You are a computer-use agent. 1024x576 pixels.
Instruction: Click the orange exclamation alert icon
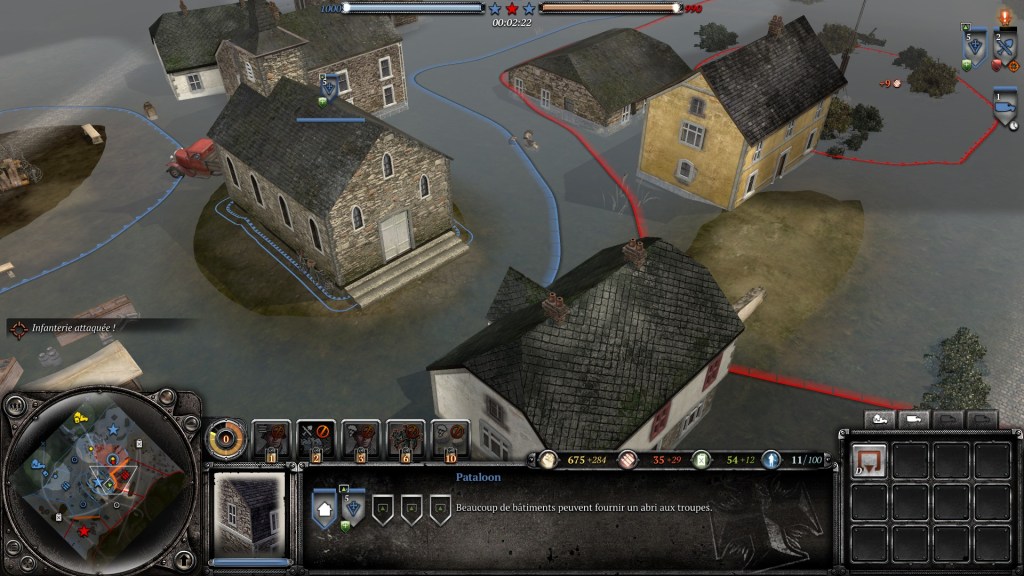point(1005,16)
